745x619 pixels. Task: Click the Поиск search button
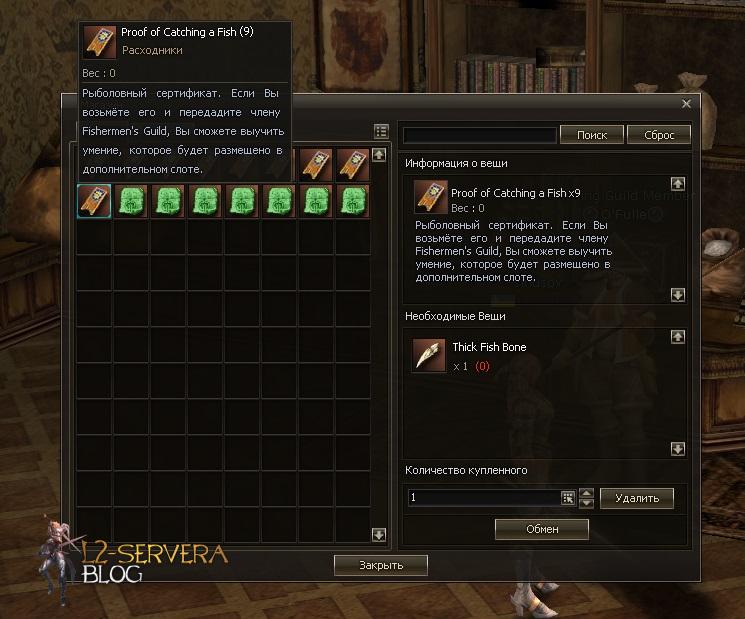591,135
